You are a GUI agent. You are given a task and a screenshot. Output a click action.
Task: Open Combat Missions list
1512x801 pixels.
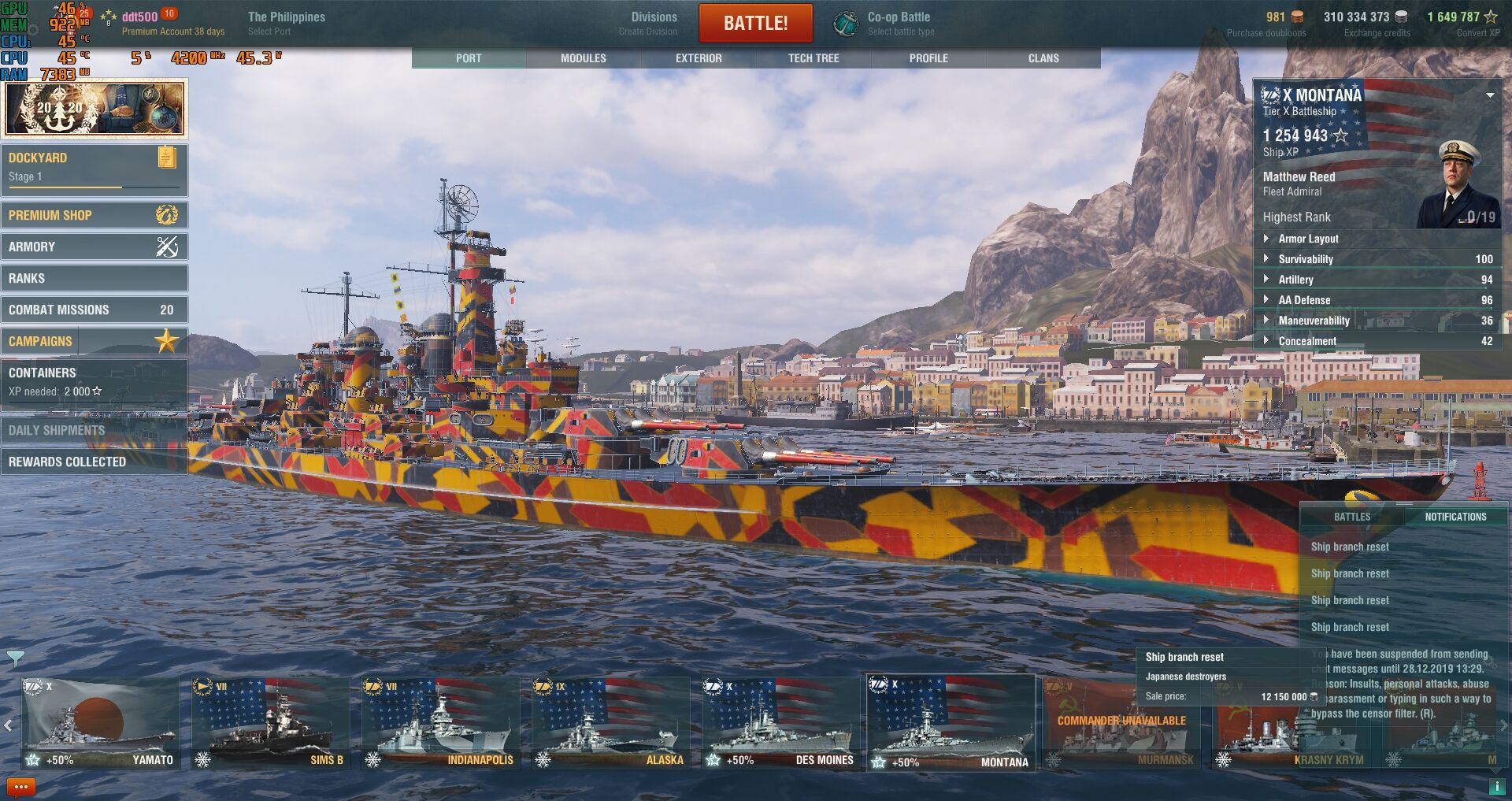[94, 310]
